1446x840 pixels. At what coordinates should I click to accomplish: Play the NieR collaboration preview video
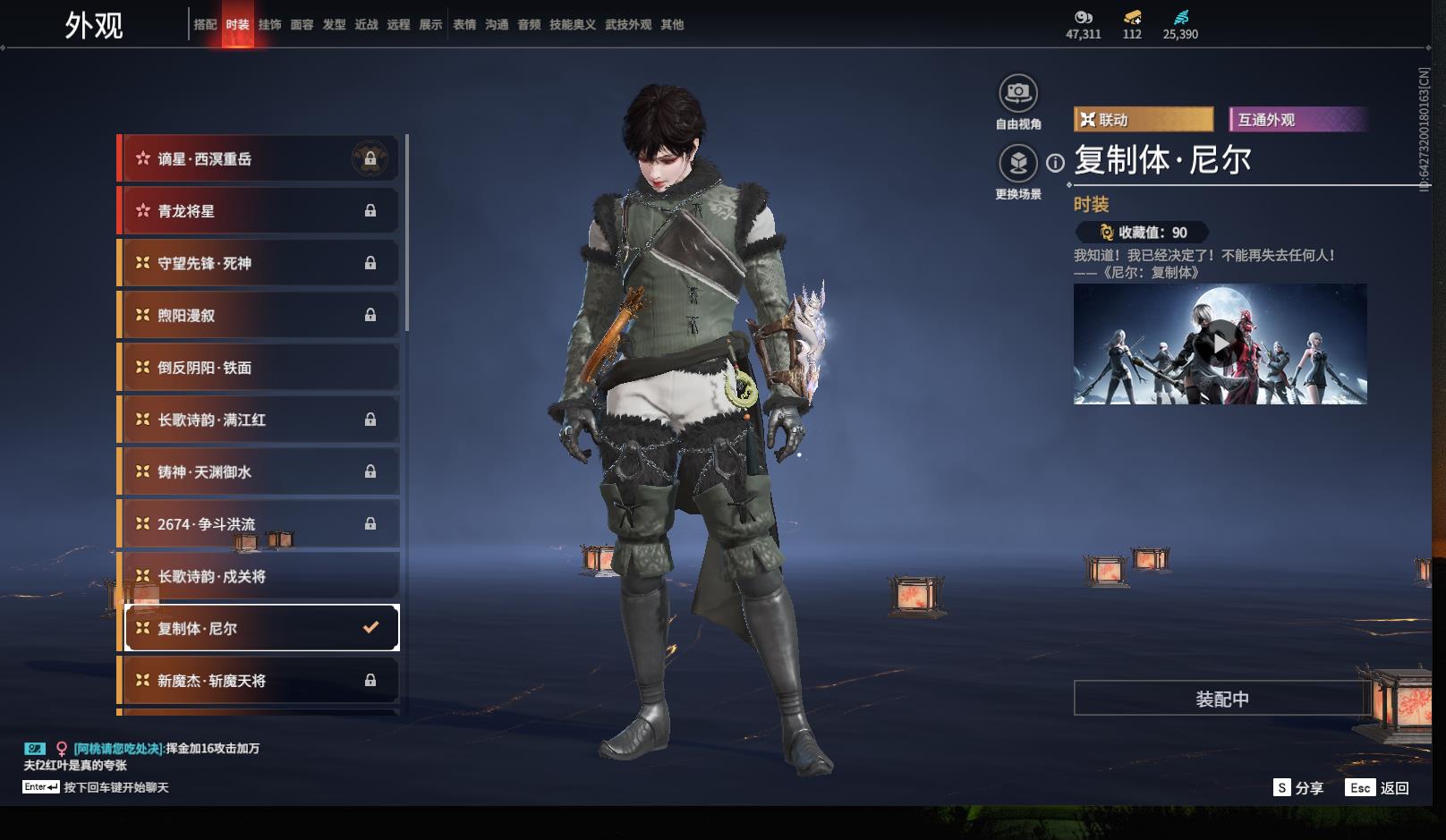[1220, 344]
